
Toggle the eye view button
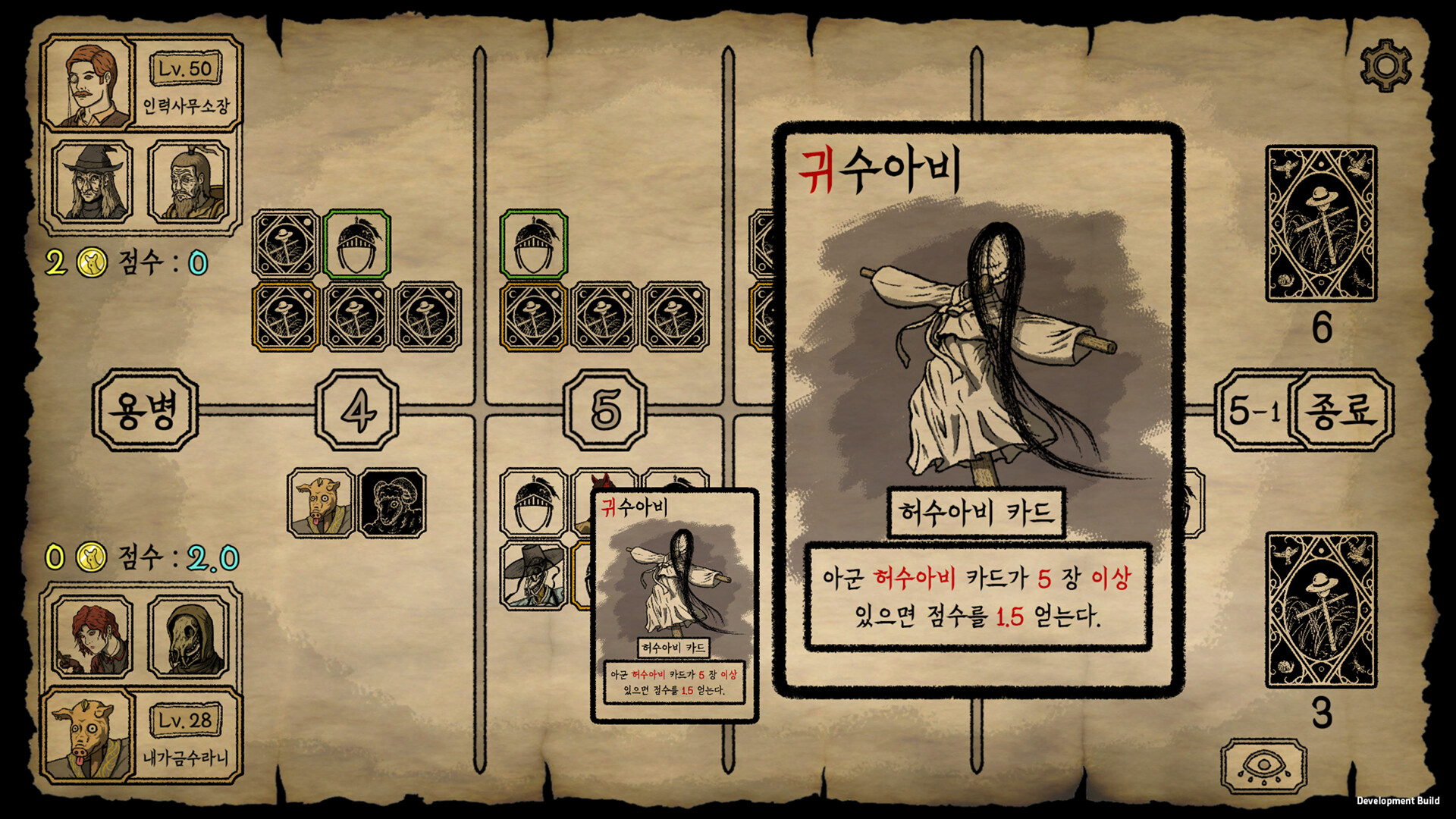pyautogui.click(x=1263, y=767)
